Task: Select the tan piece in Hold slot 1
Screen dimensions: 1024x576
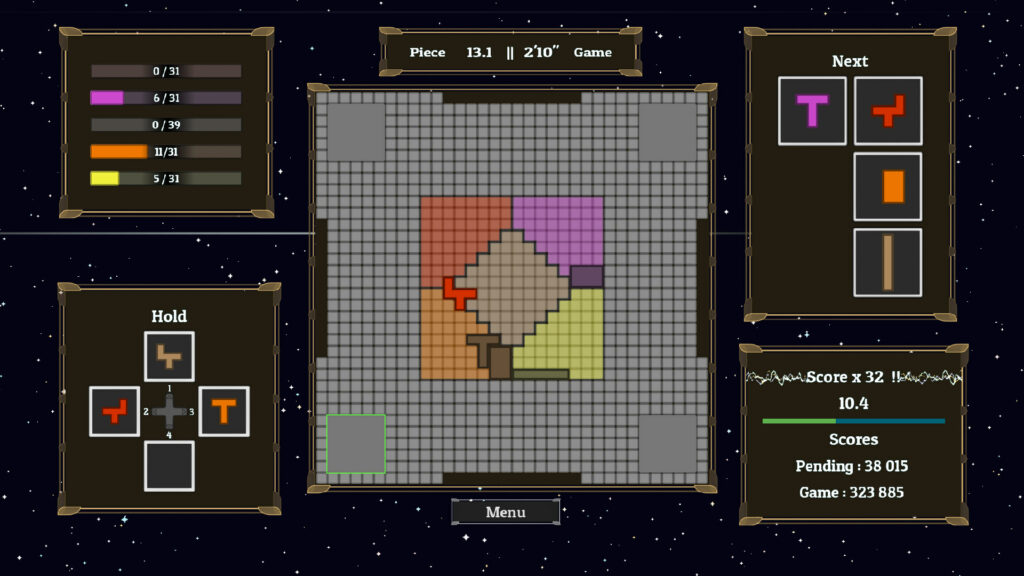Action: (x=169, y=356)
